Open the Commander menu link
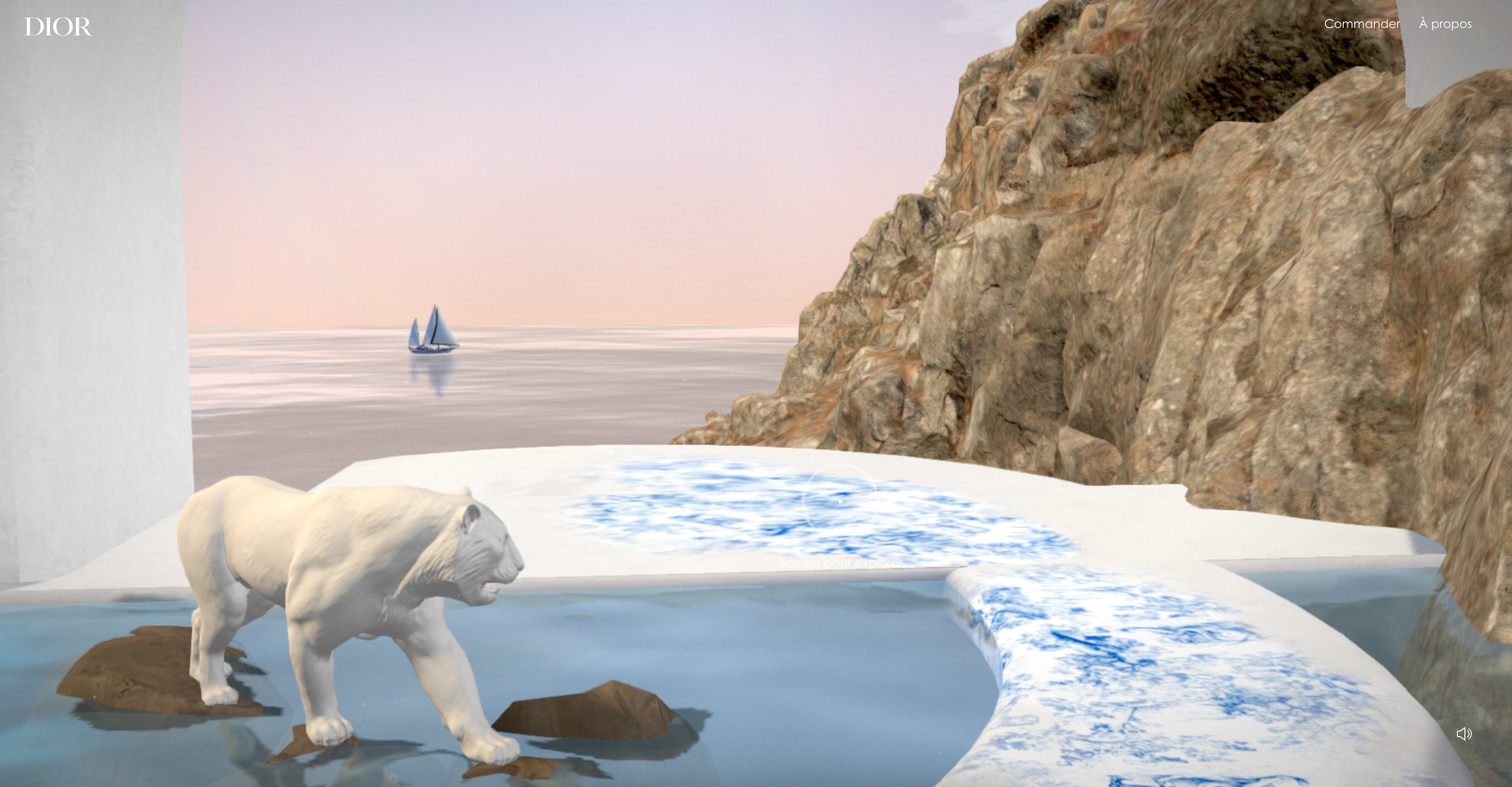Viewport: 1512px width, 787px height. coord(1362,24)
